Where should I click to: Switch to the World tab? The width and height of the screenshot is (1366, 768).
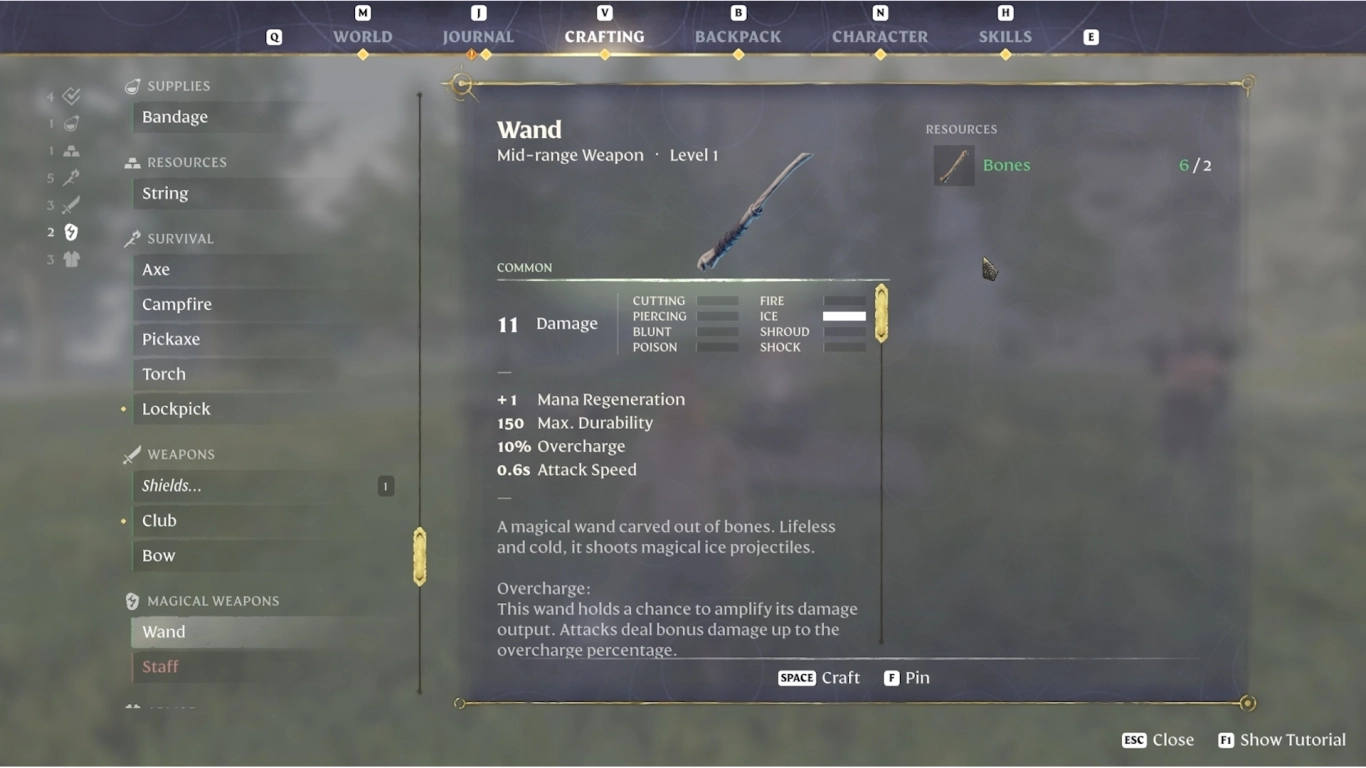click(362, 37)
